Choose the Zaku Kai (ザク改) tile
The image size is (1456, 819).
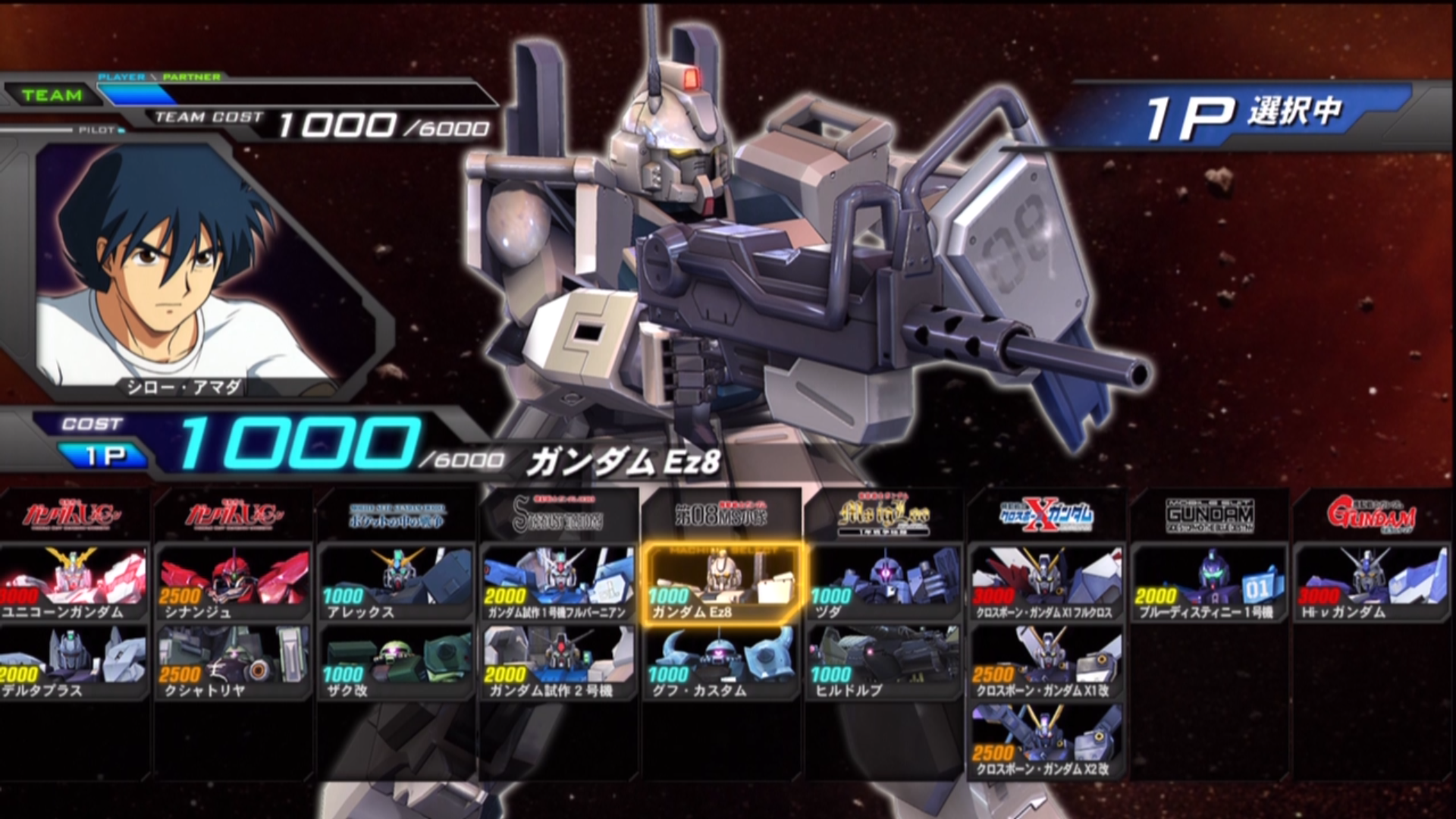coord(397,661)
